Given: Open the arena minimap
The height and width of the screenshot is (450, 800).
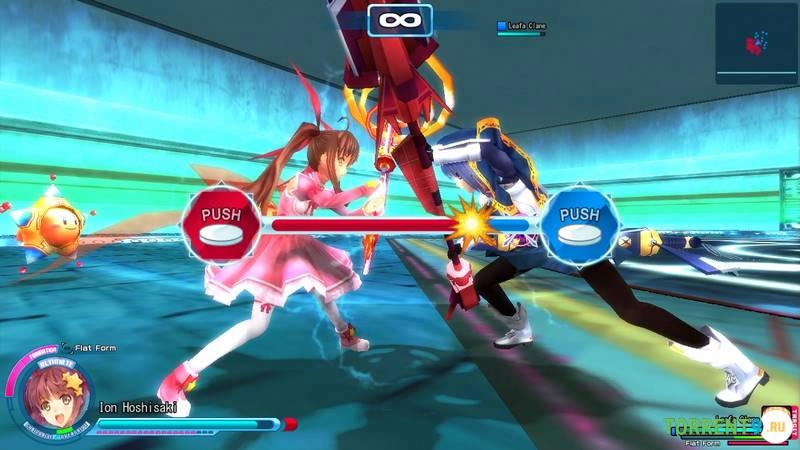Looking at the screenshot, I should point(756,42).
